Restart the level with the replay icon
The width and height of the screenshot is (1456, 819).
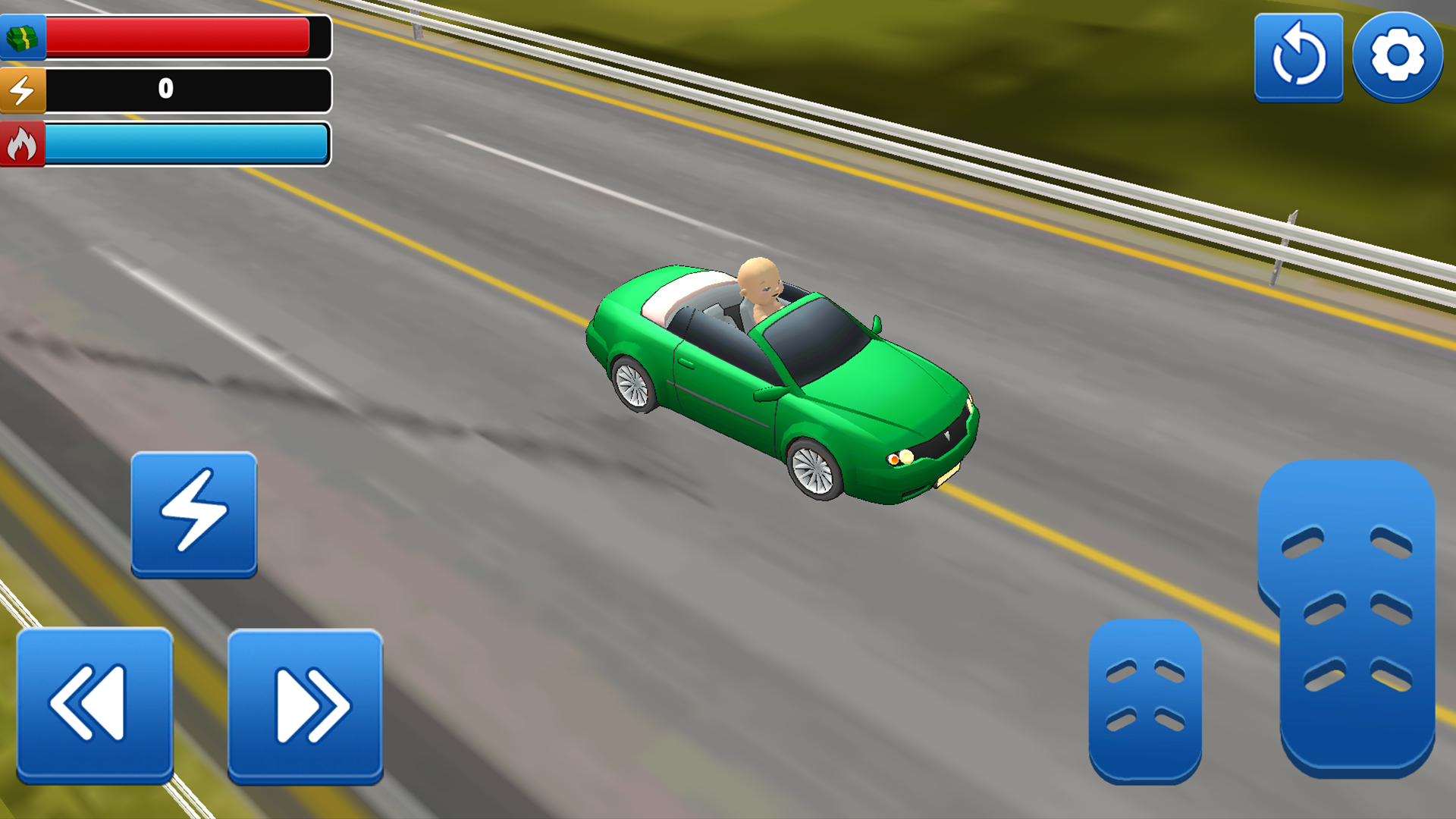click(x=1298, y=57)
